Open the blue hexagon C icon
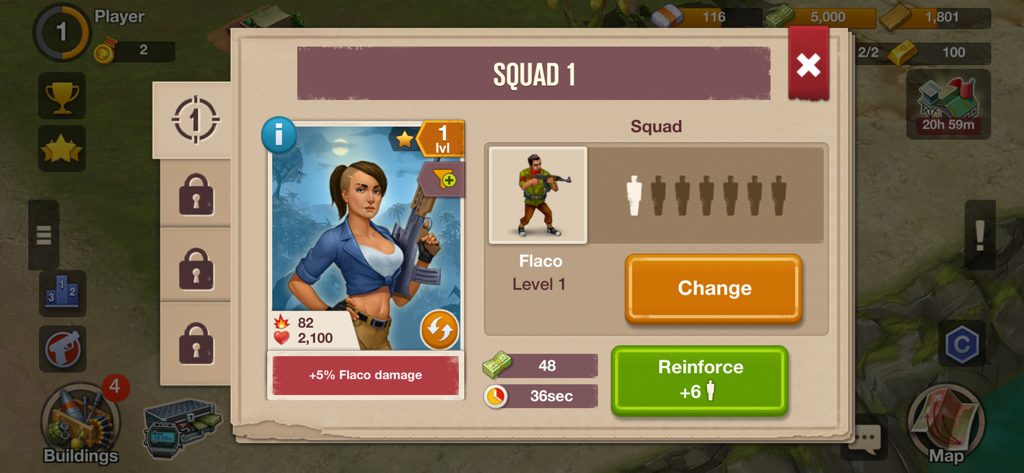This screenshot has width=1024, height=473. (x=962, y=344)
